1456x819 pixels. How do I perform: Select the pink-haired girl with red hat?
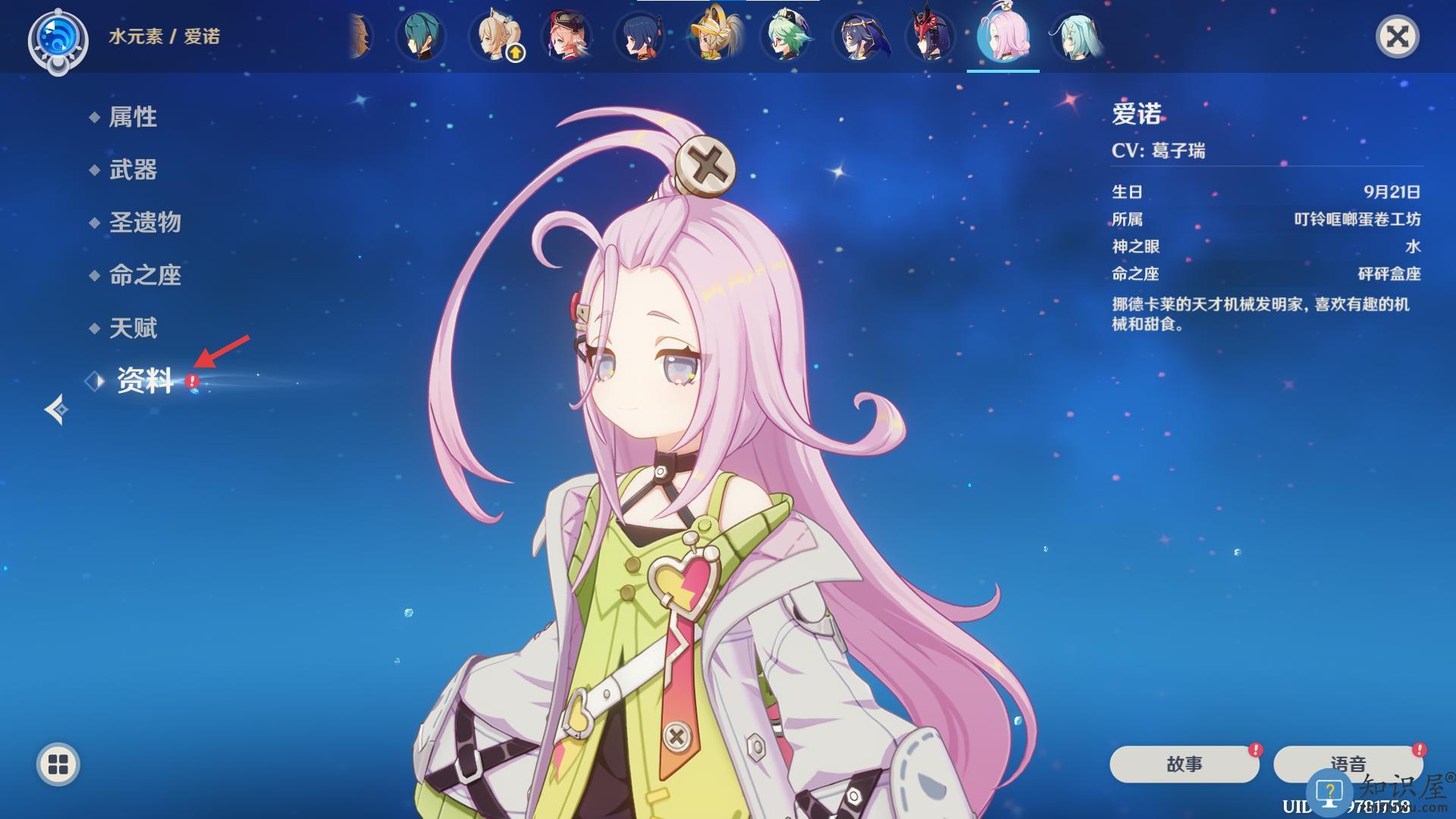566,36
